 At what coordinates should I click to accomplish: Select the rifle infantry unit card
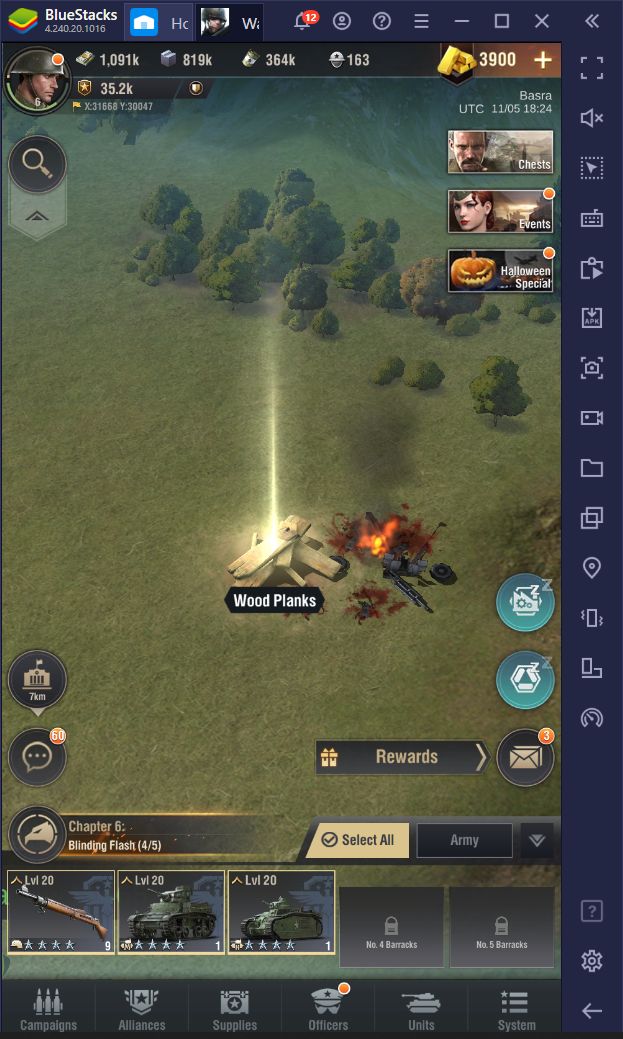pyautogui.click(x=61, y=911)
